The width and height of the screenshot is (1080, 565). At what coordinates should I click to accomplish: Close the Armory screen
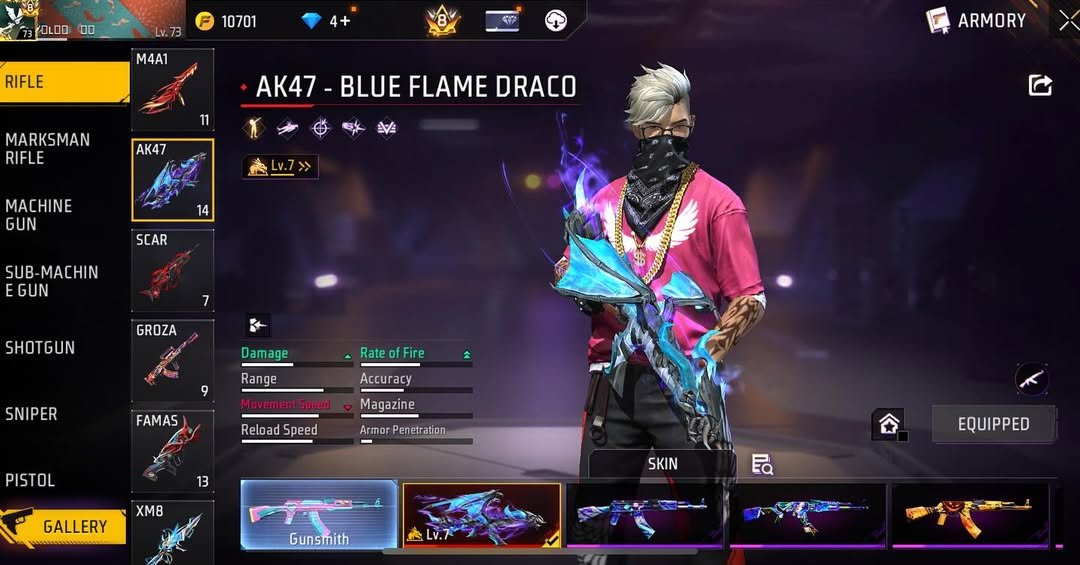point(1067,21)
